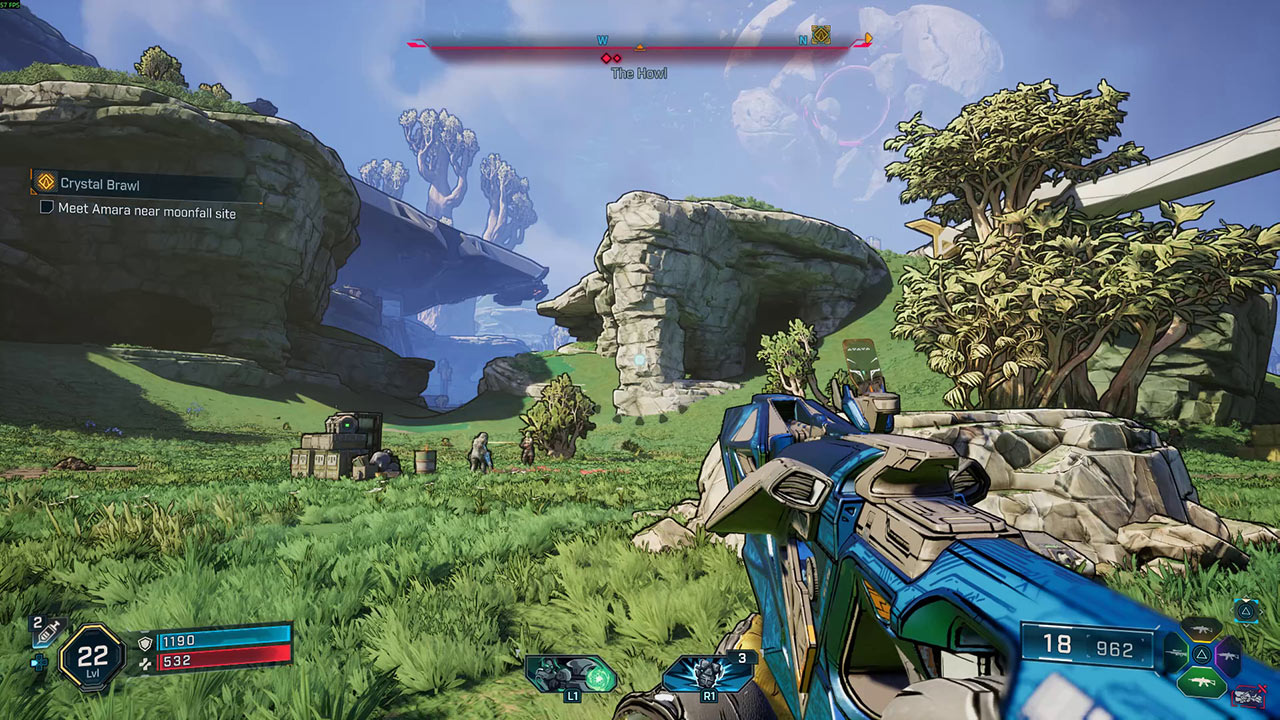Expand the right chevron beside the swap icon
Viewport: 1280px width, 720px height.
click(x=1261, y=611)
